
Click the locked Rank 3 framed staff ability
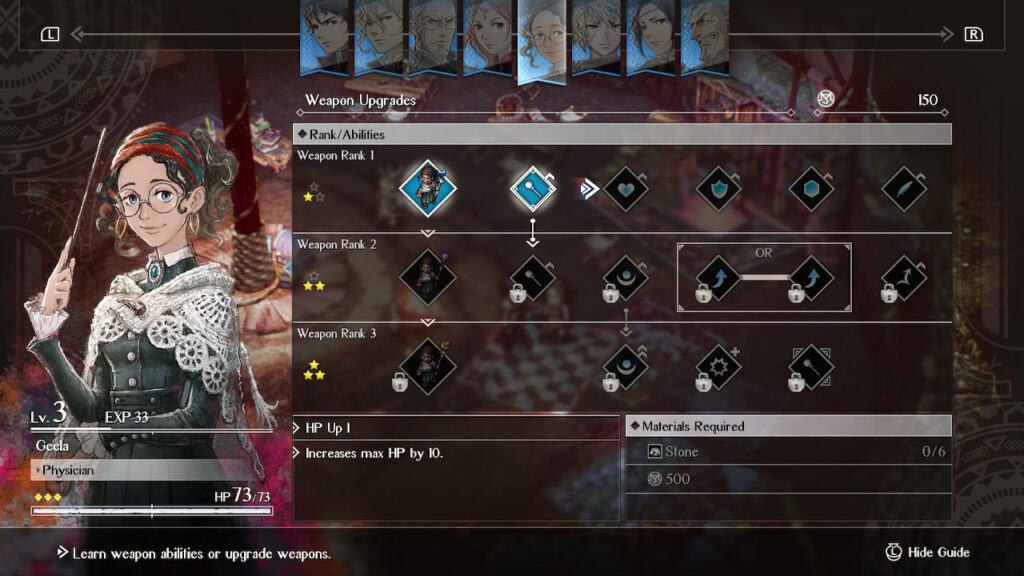click(811, 369)
